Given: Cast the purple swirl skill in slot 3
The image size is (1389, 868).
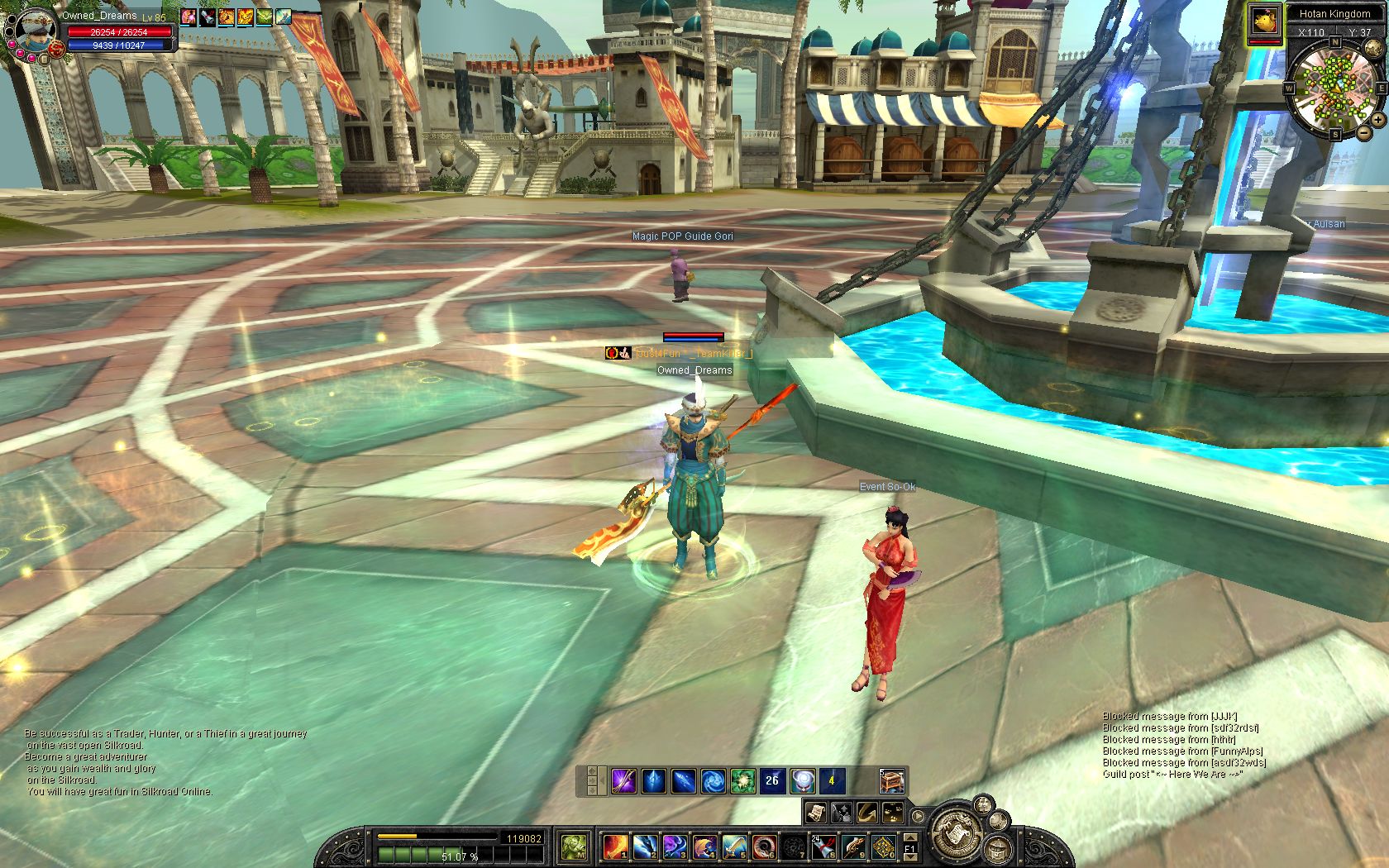Looking at the screenshot, I should click(x=674, y=847).
